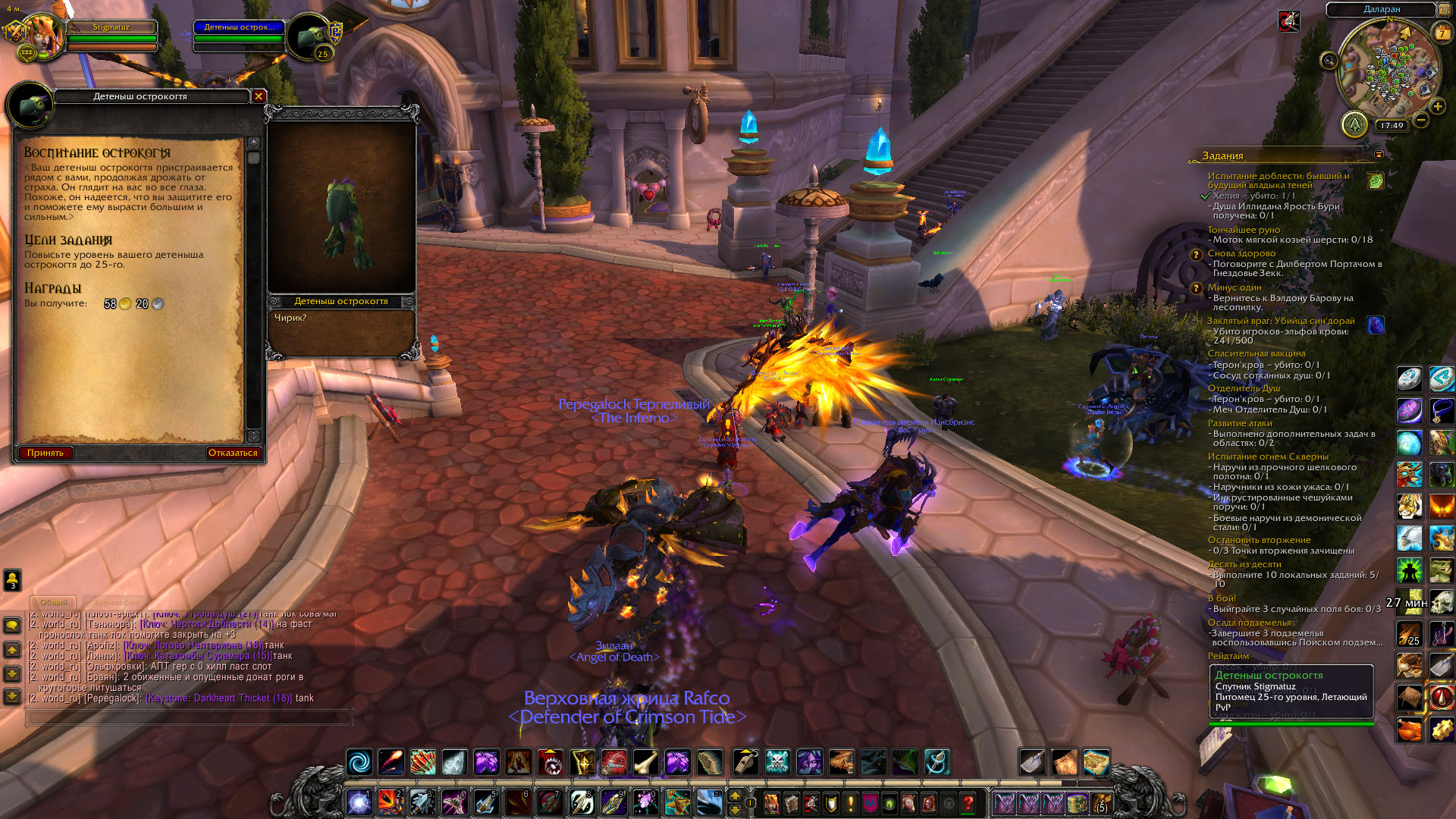The image size is (1456, 819).
Task: Switch to the Журнал боя chat tab
Action: (x=117, y=602)
